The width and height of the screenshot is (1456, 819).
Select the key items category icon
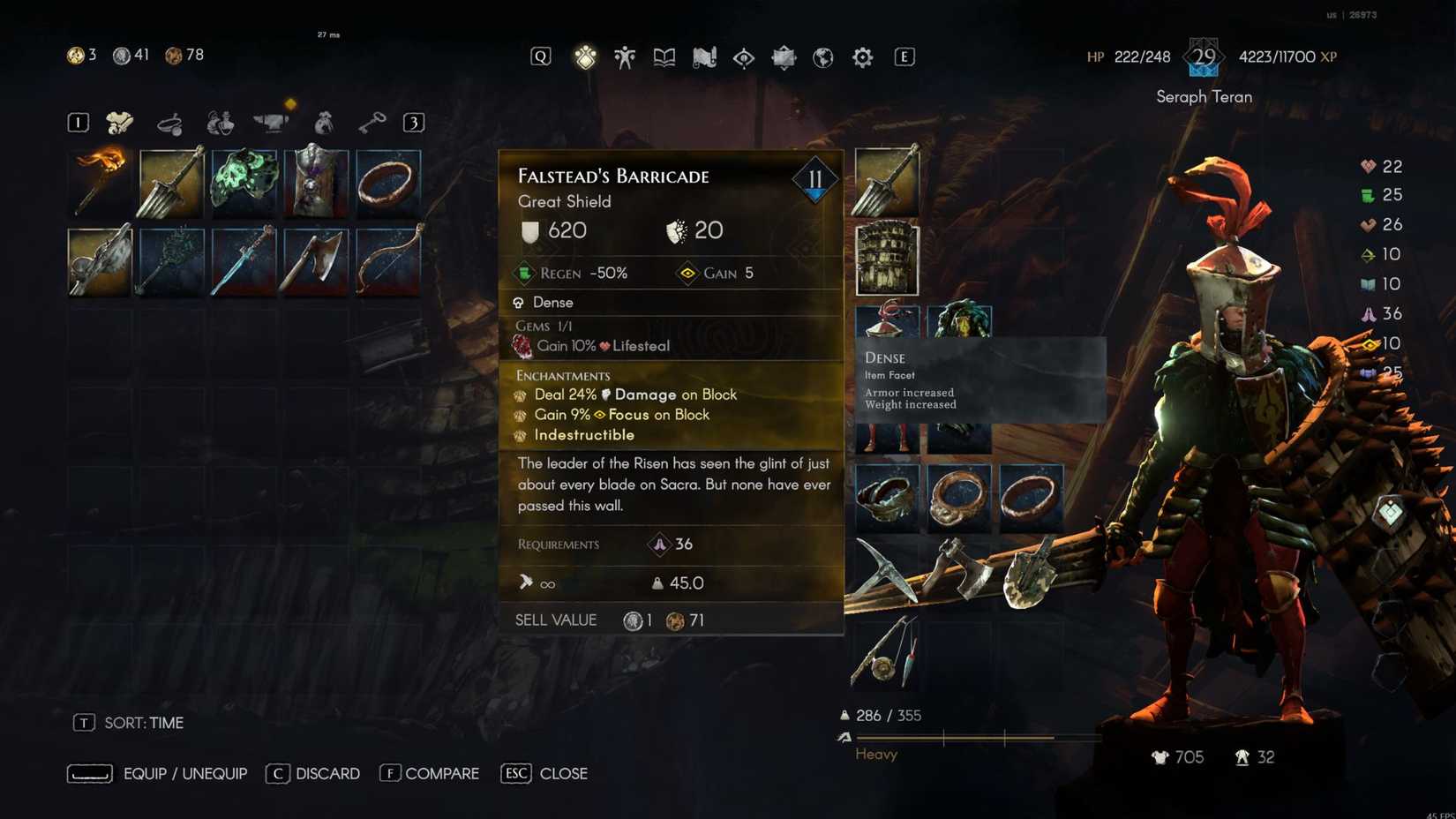(372, 122)
